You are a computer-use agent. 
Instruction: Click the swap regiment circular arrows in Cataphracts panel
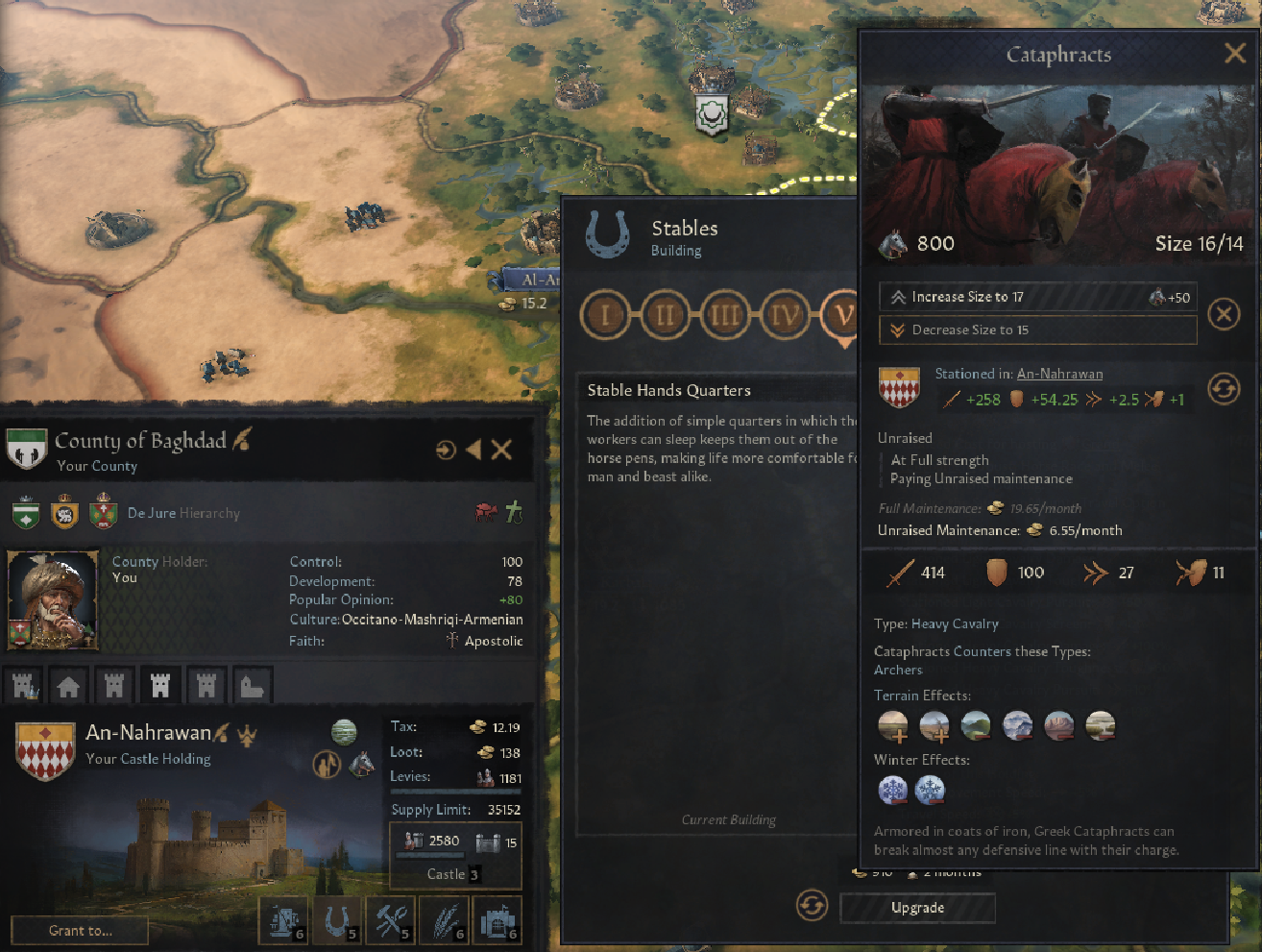pyautogui.click(x=1224, y=390)
